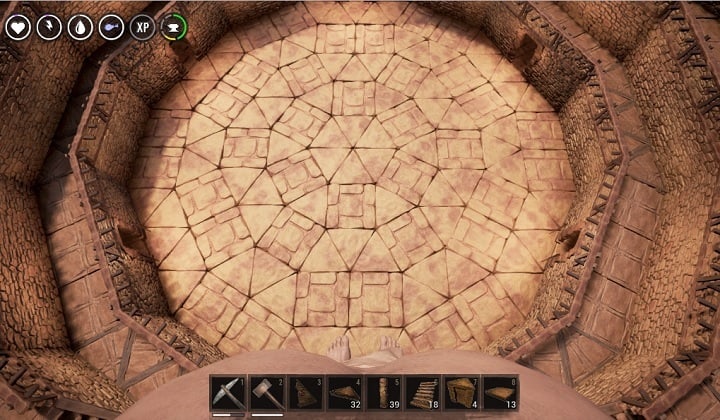Select the square foundation stack of 13

coord(499,393)
